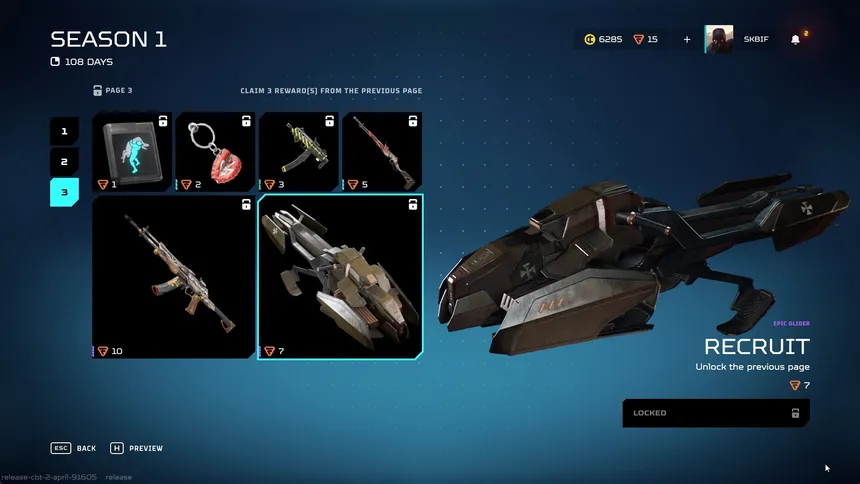Viewport: 860px width, 484px height.
Task: Pick the red sniper rifle skin reward
Action: [381, 151]
